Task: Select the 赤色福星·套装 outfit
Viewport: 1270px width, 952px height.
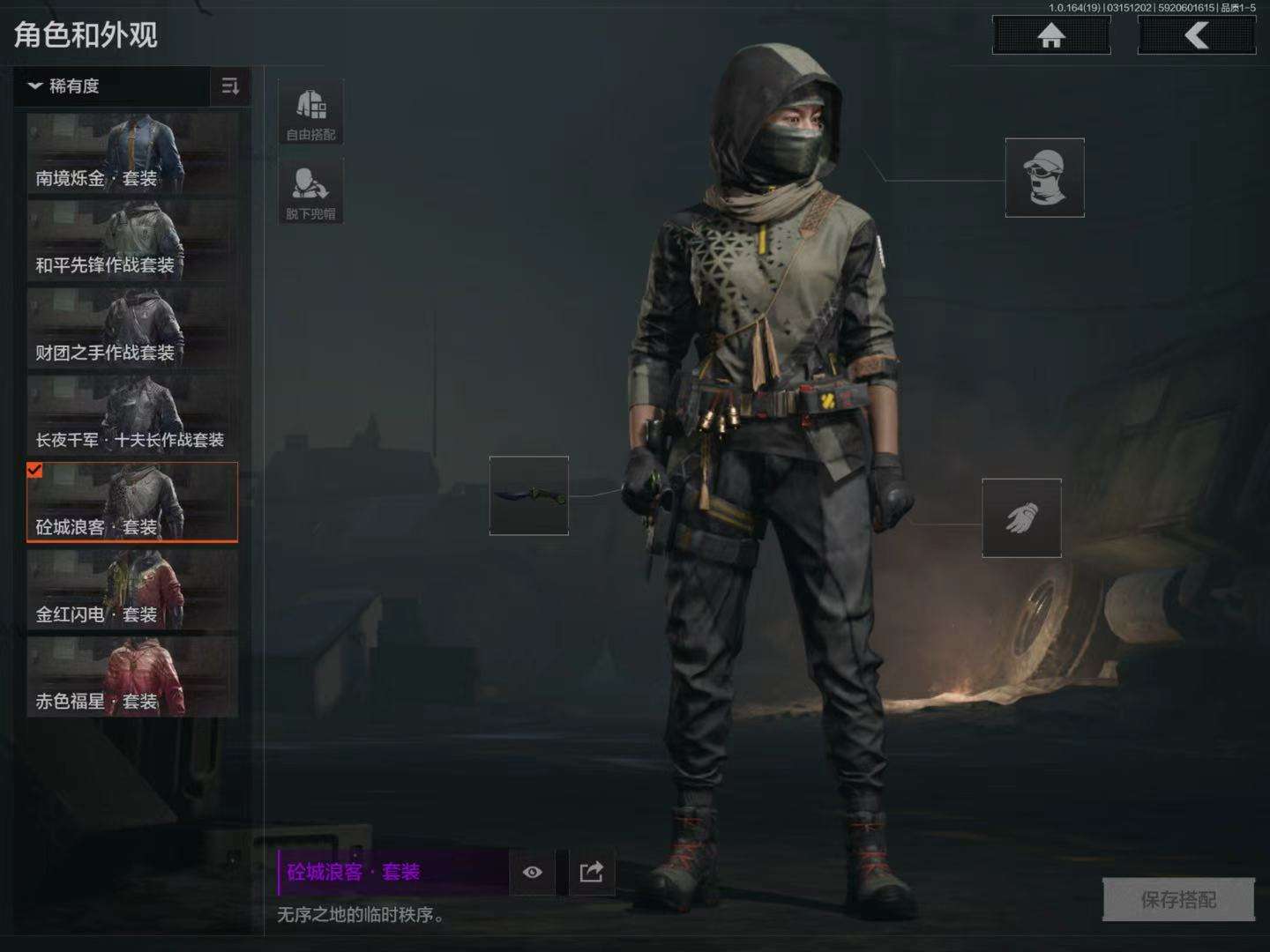Action: point(132,676)
